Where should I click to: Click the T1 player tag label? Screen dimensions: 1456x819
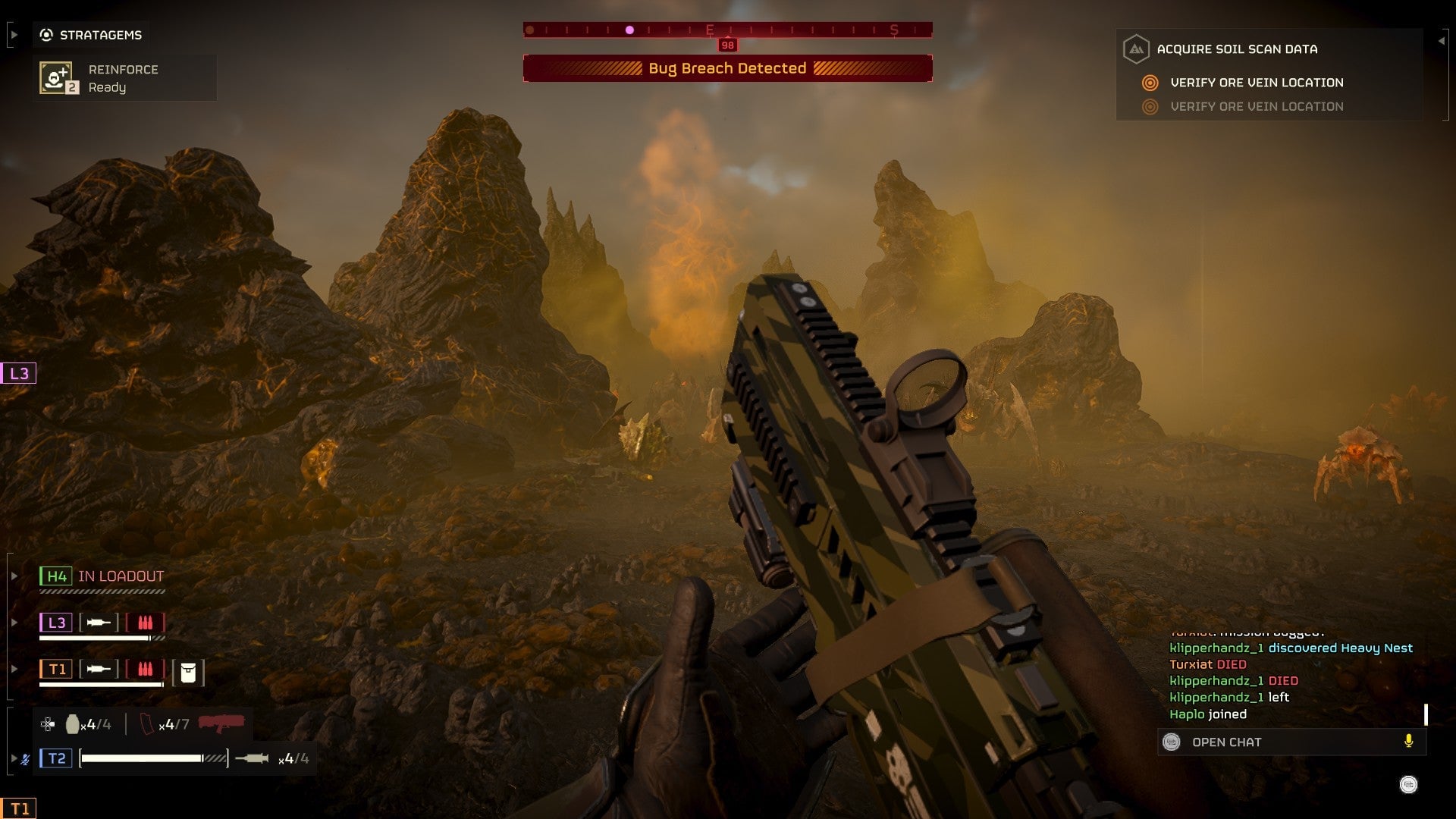(x=55, y=670)
